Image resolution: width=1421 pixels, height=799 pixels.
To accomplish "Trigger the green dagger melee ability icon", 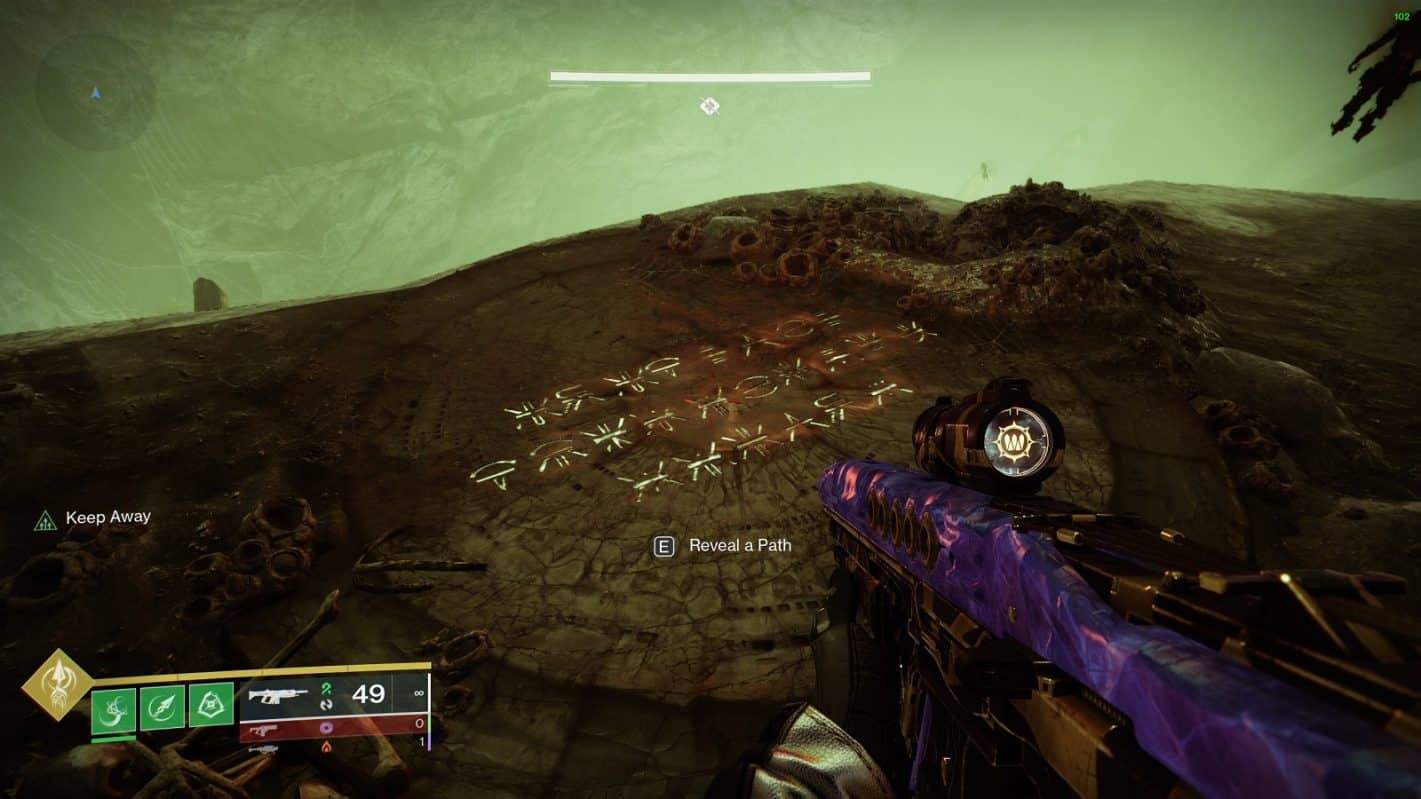I will pos(162,705).
